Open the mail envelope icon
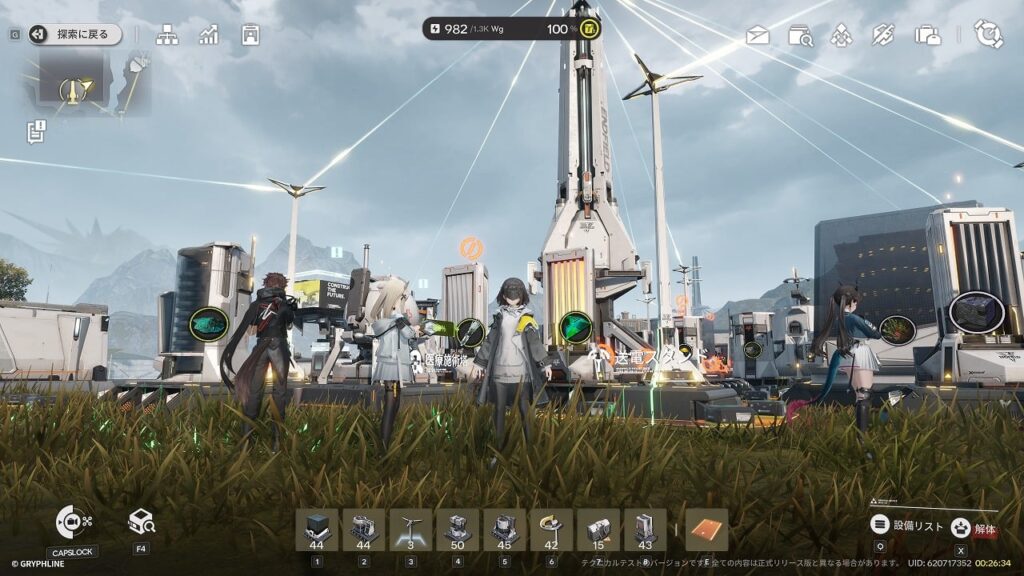The image size is (1024, 576). point(758,36)
